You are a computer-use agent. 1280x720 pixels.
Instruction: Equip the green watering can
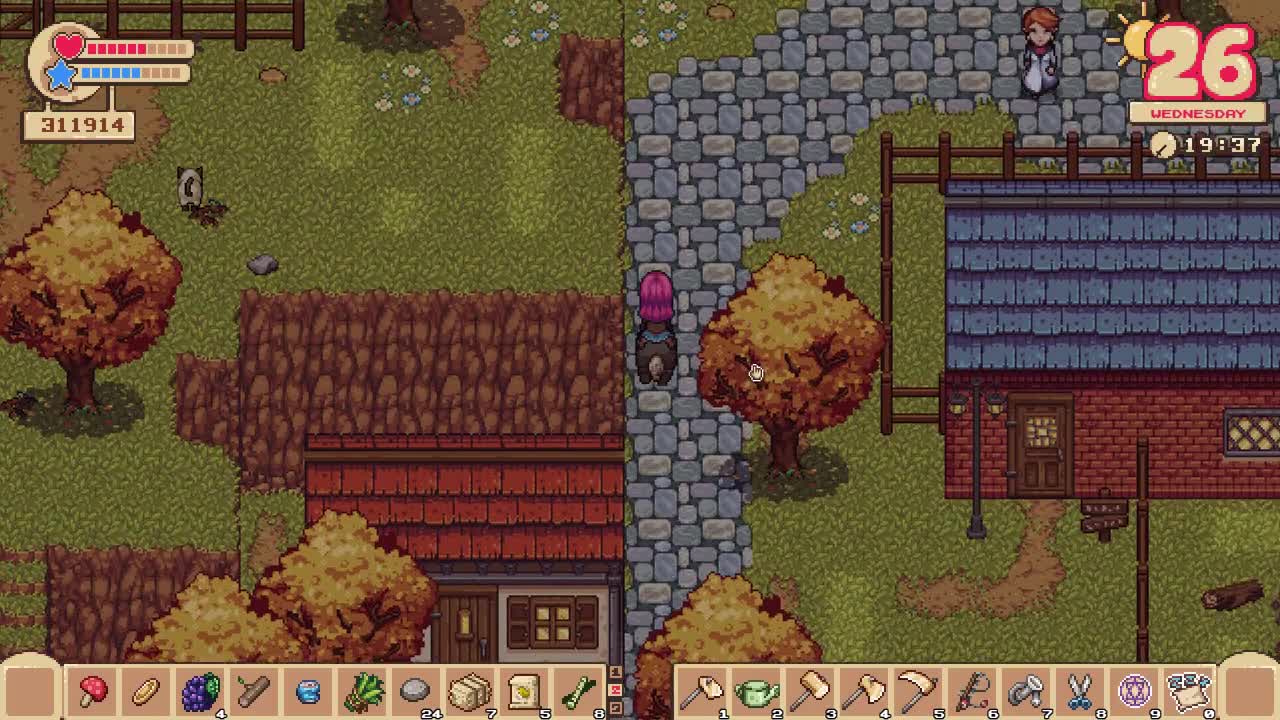point(757,690)
